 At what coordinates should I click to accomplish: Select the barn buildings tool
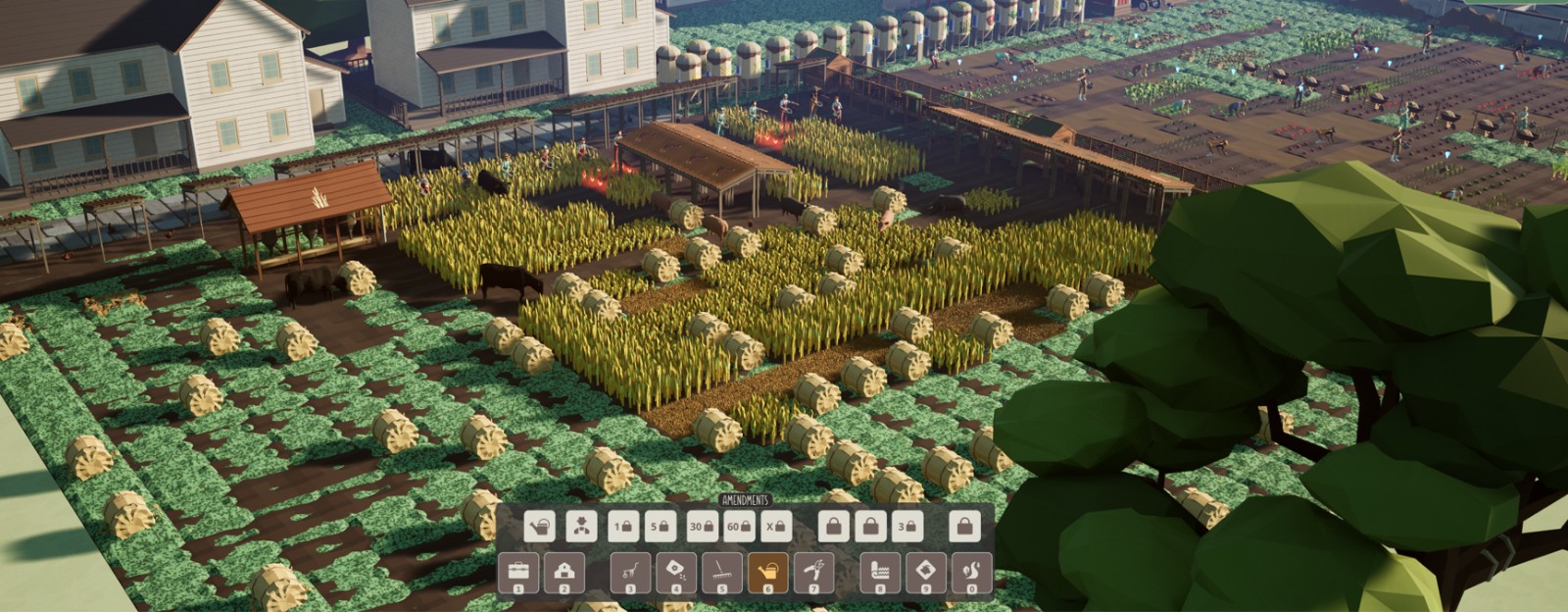(x=564, y=573)
